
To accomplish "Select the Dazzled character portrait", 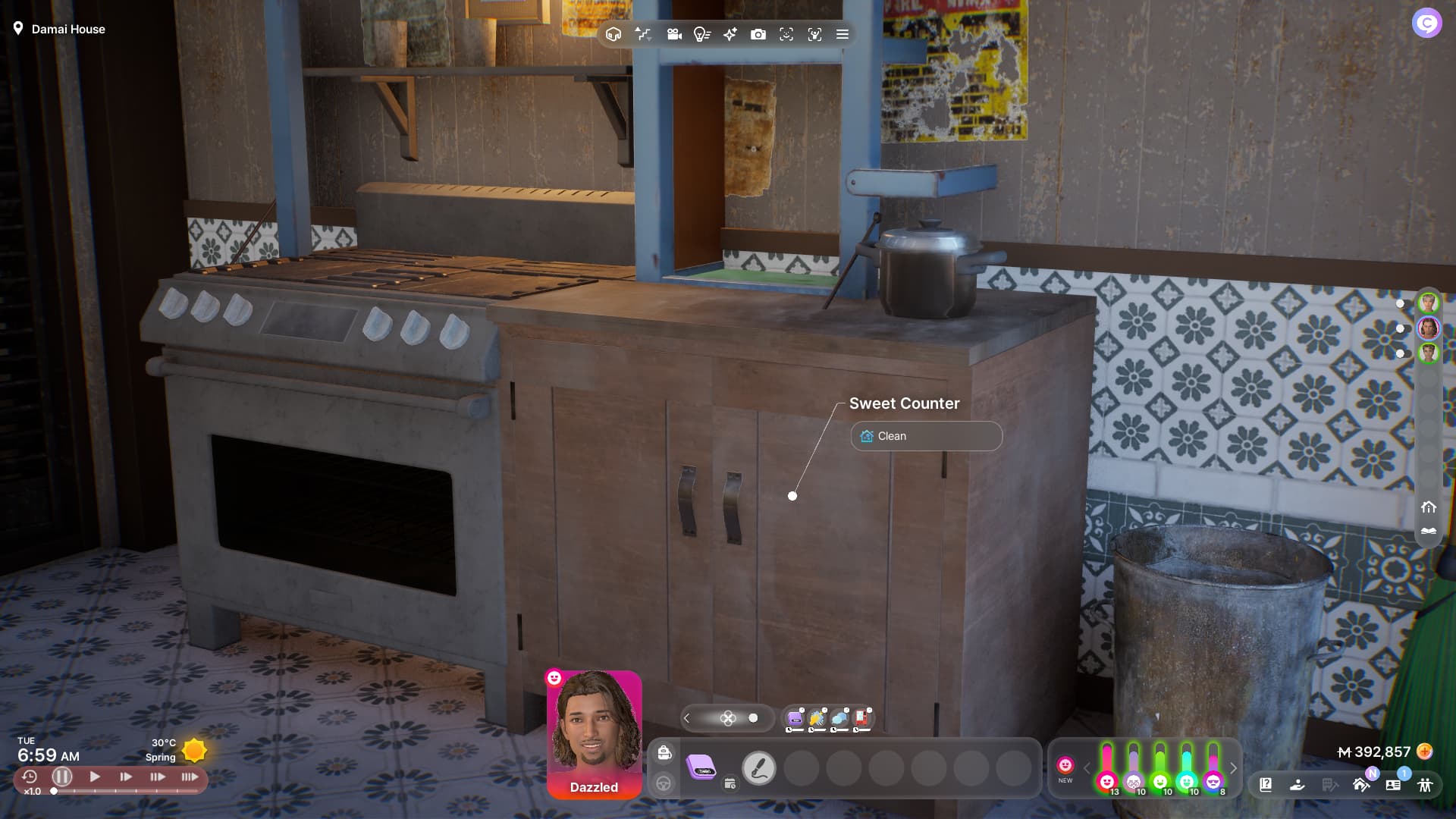I will click(594, 733).
